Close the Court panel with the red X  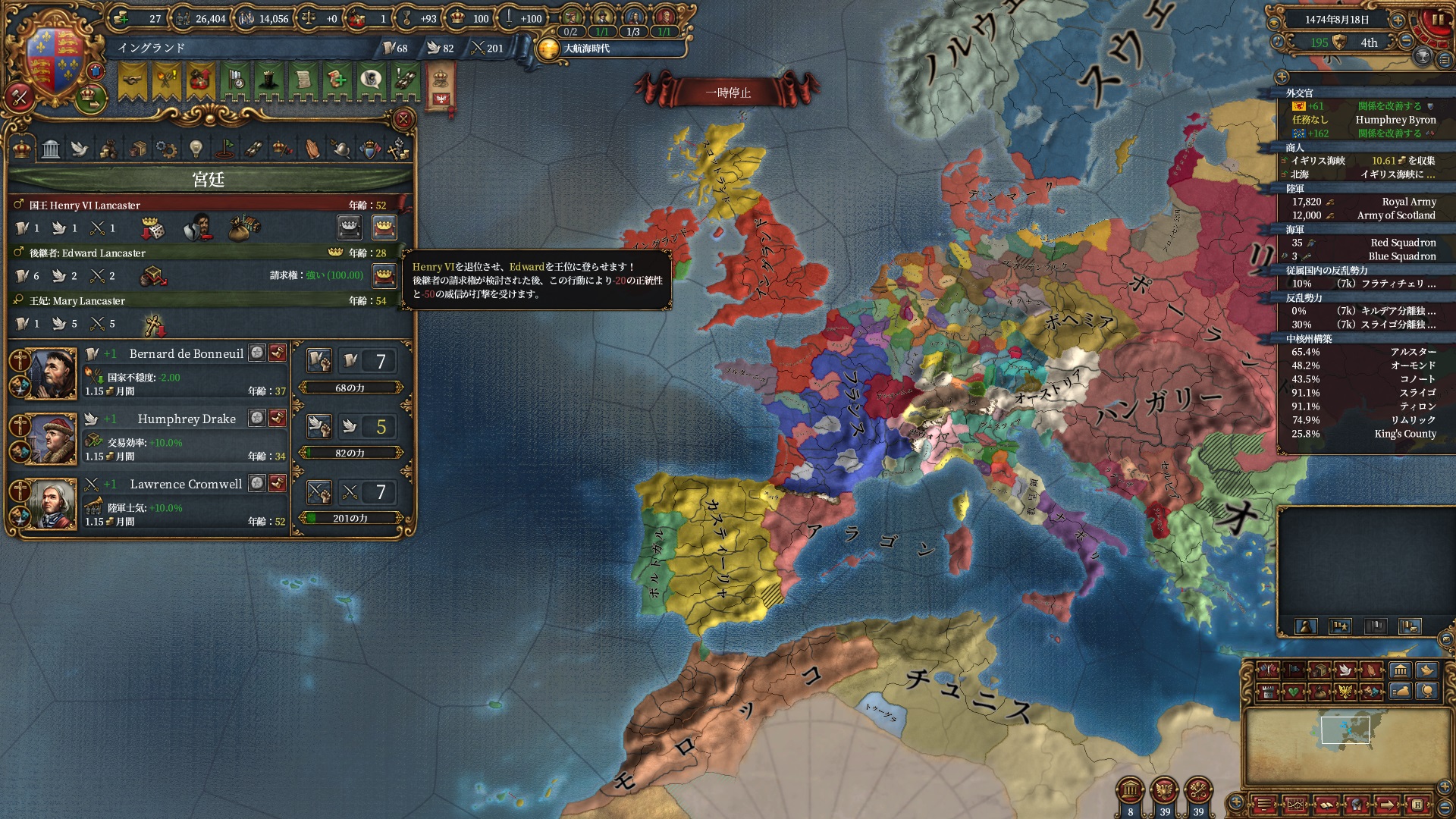click(403, 119)
